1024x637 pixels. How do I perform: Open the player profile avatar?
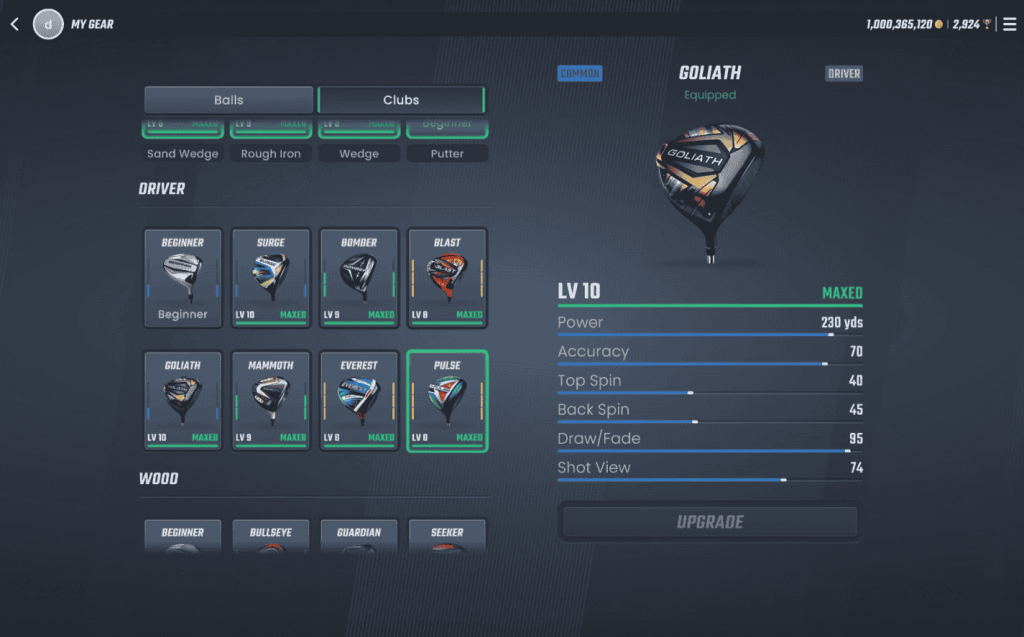[48, 24]
